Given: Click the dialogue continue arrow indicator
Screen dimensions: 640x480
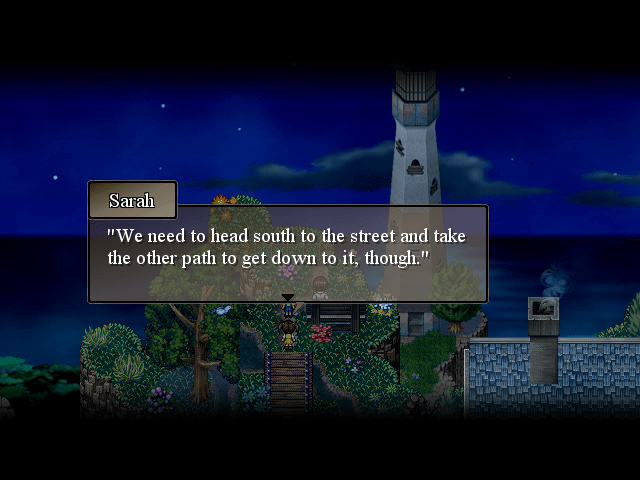Looking at the screenshot, I should click(x=288, y=297).
